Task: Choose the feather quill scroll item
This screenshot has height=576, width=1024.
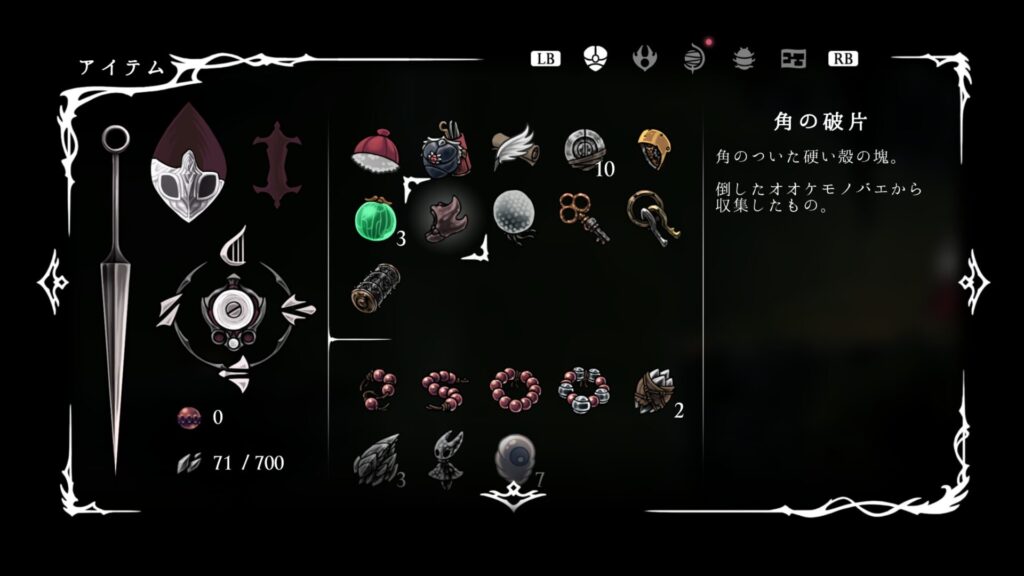Action: pos(514,148)
